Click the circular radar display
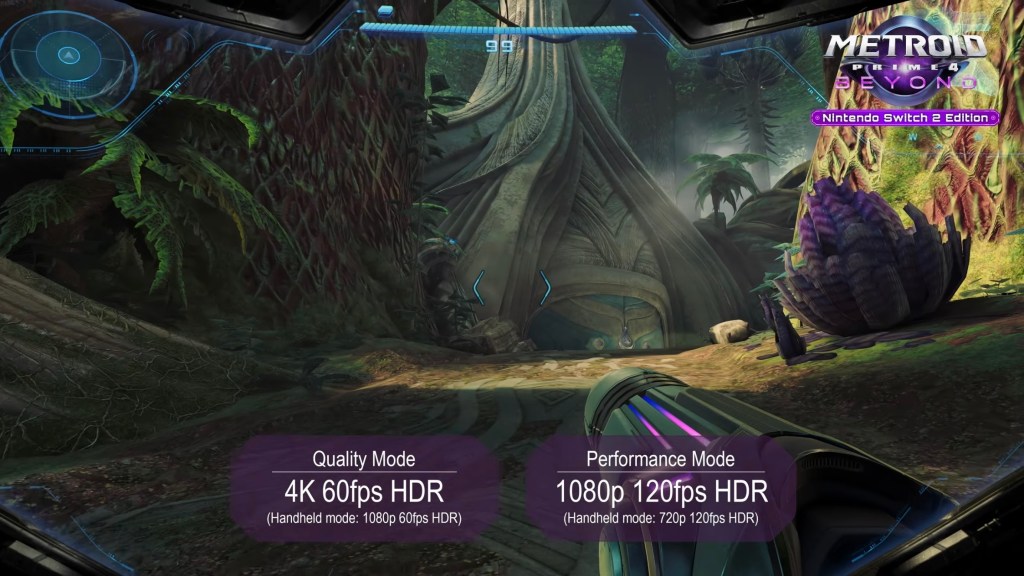Screen dimensions: 1024x576 click(x=68, y=56)
